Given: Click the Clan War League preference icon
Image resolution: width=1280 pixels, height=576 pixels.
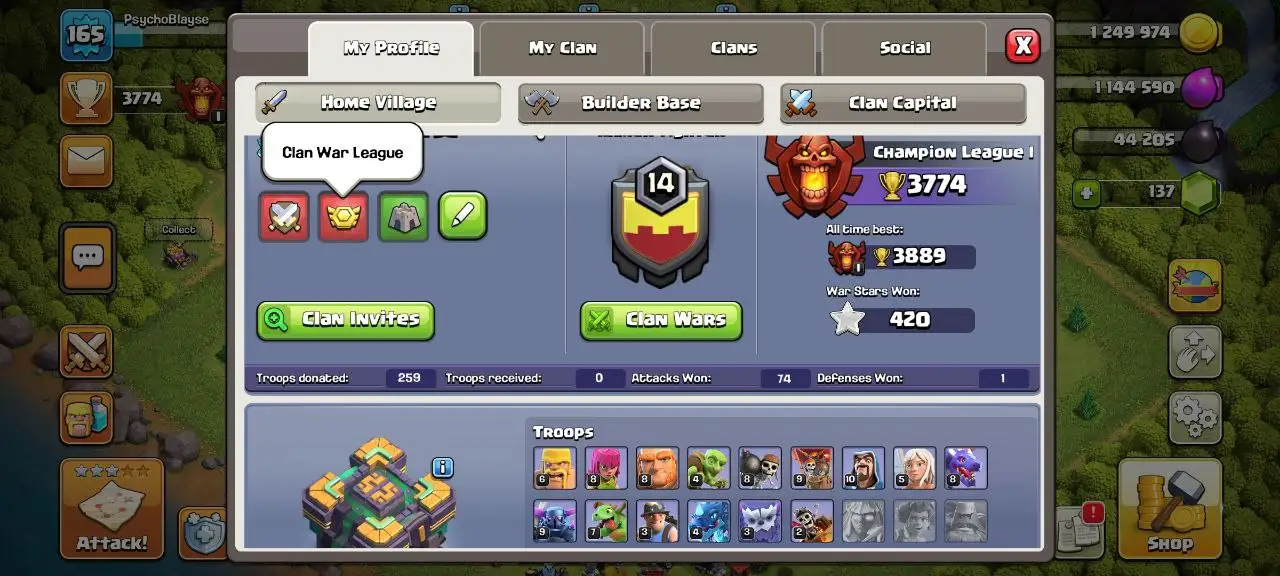Looking at the screenshot, I should coord(344,216).
